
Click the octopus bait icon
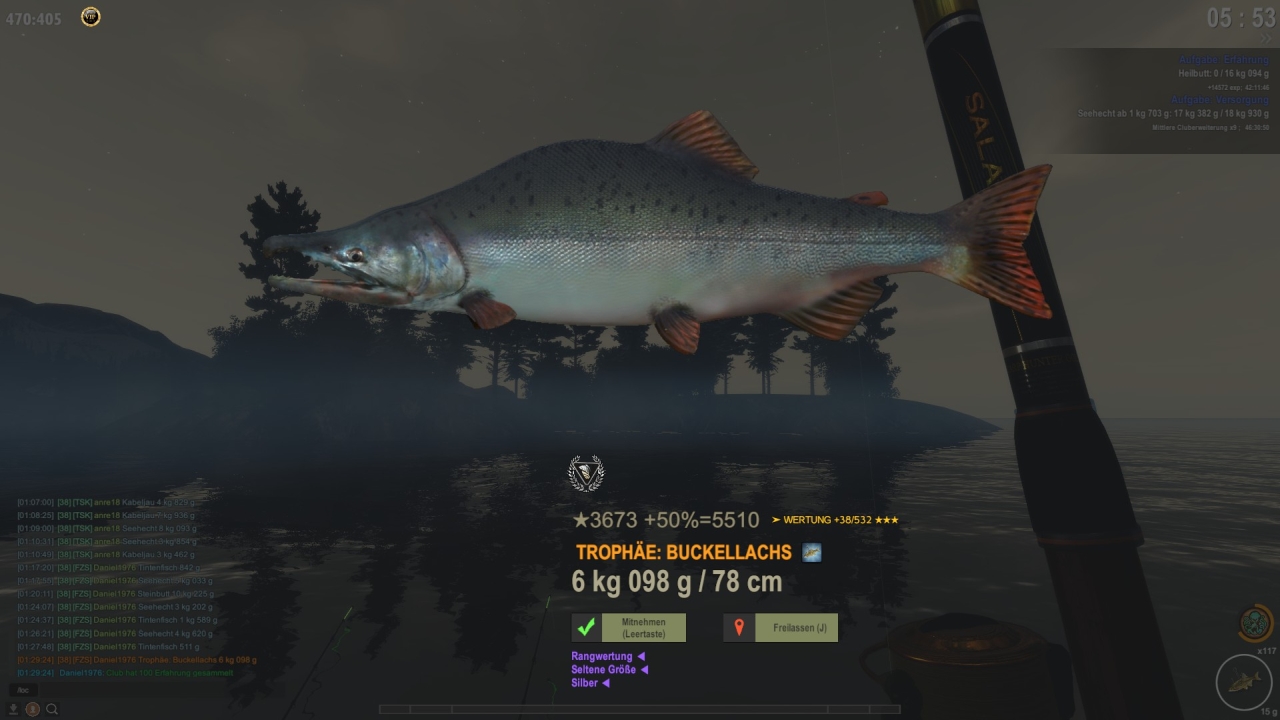[1256, 624]
